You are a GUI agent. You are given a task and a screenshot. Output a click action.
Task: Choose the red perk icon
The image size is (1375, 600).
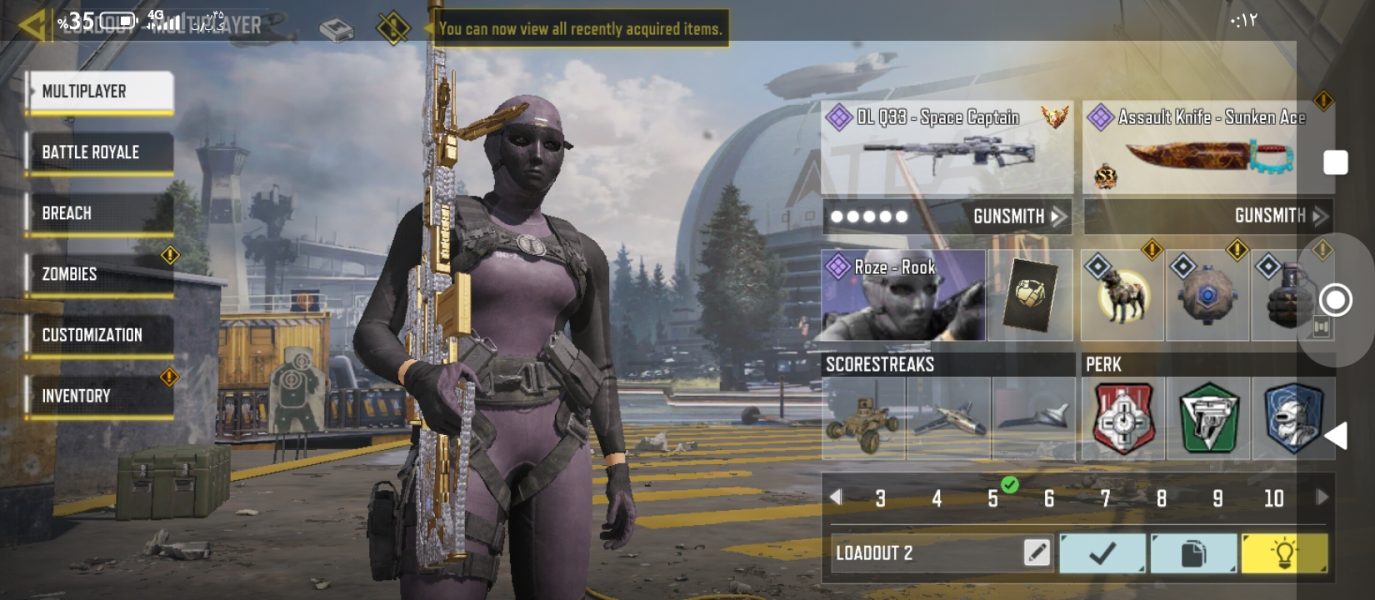(1122, 418)
